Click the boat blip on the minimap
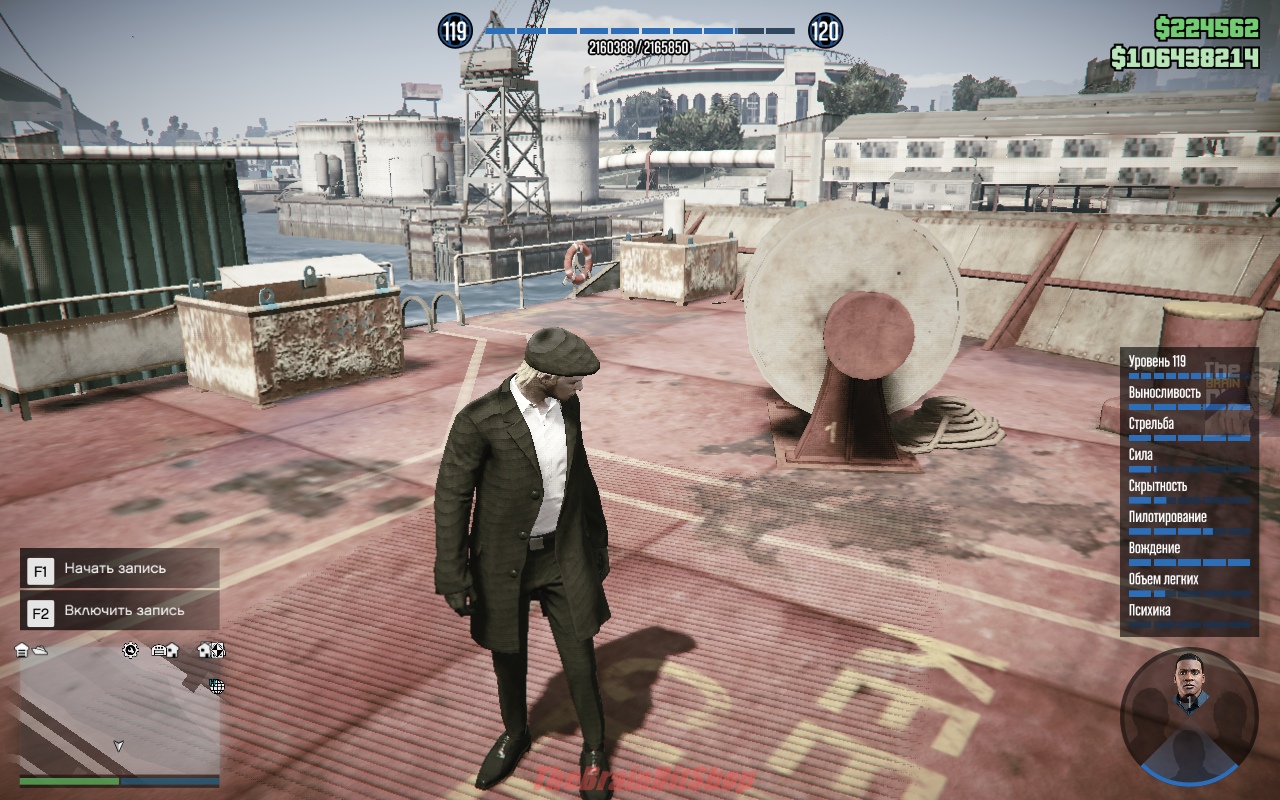The image size is (1280, 800). point(39,651)
